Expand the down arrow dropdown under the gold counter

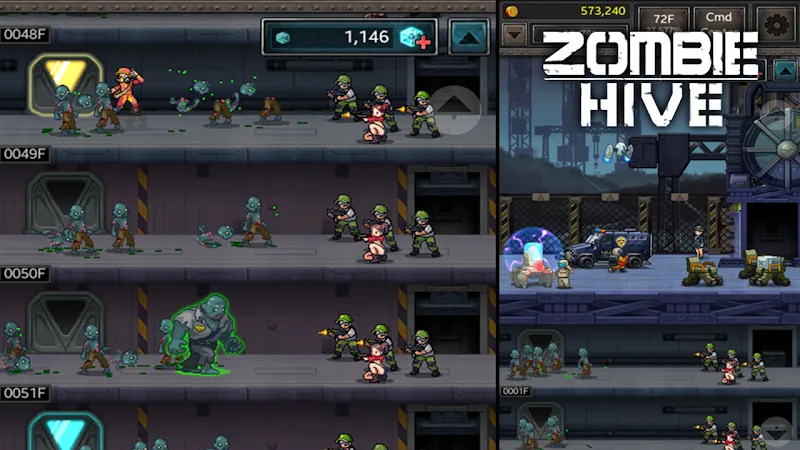[514, 34]
